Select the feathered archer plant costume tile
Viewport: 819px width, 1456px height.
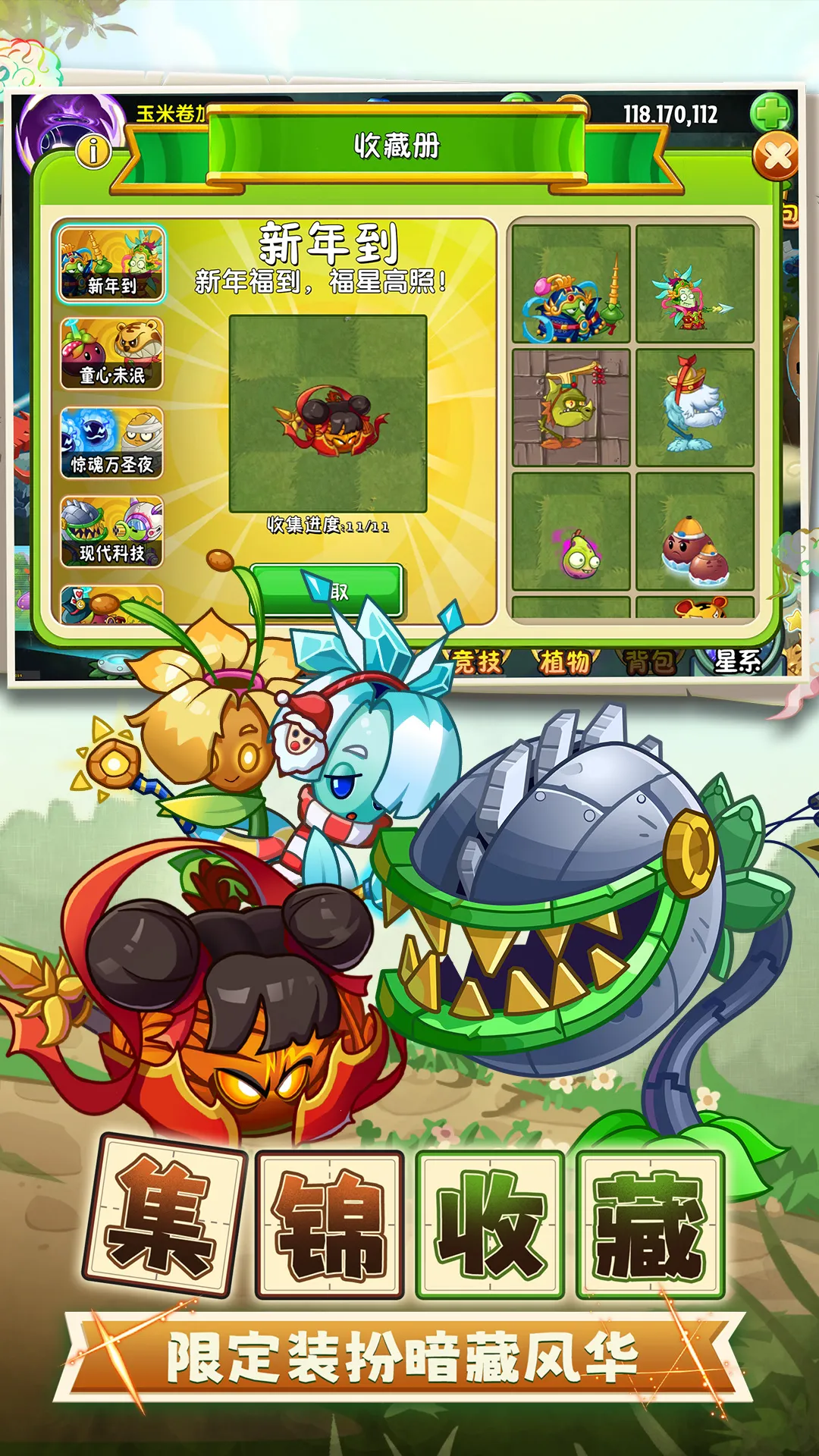[x=695, y=284]
